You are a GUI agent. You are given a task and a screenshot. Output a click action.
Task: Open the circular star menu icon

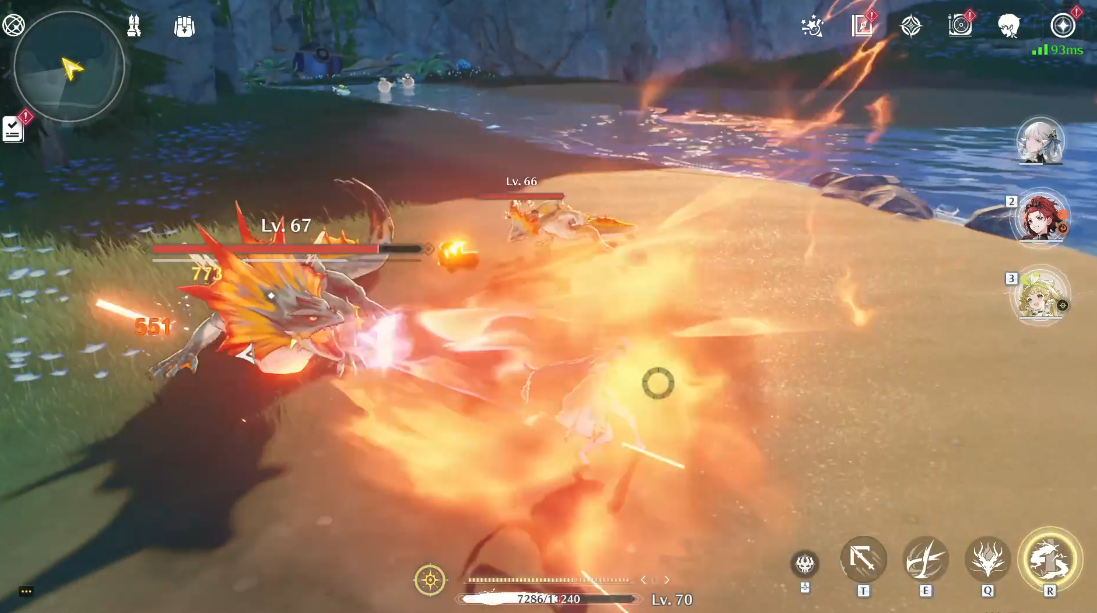coord(1062,26)
